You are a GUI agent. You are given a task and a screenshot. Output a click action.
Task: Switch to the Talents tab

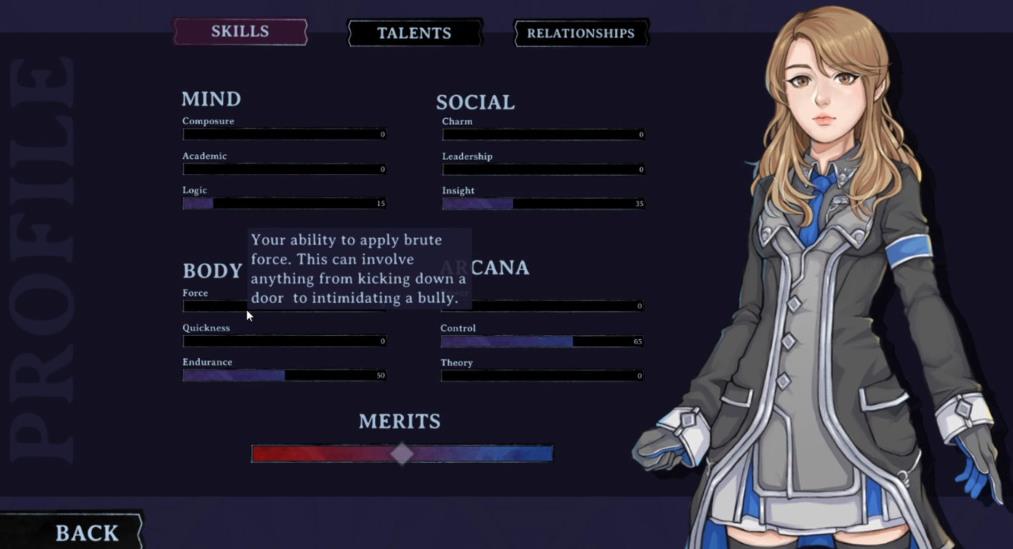[x=414, y=33]
